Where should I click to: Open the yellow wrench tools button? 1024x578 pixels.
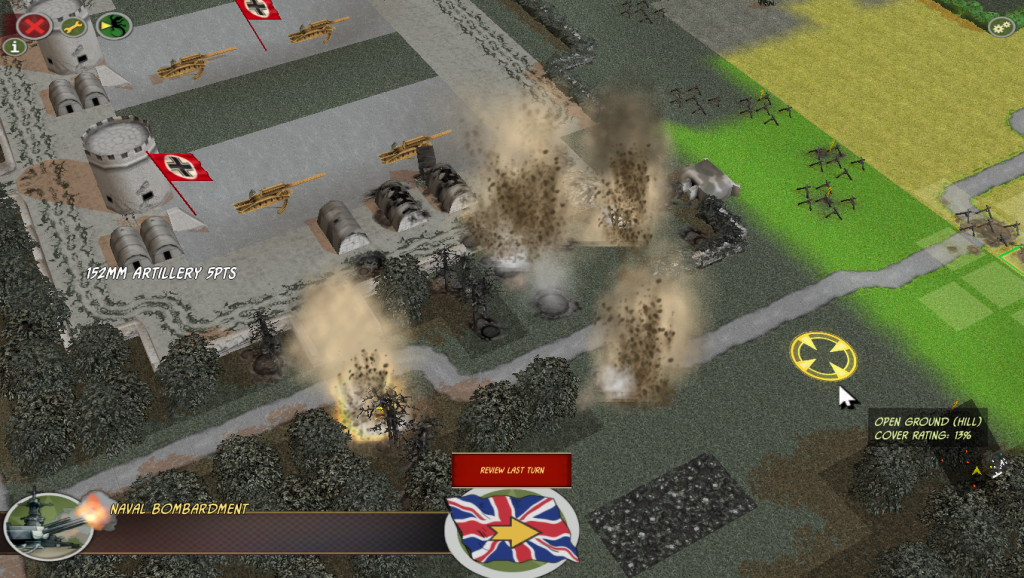pyautogui.click(x=74, y=27)
